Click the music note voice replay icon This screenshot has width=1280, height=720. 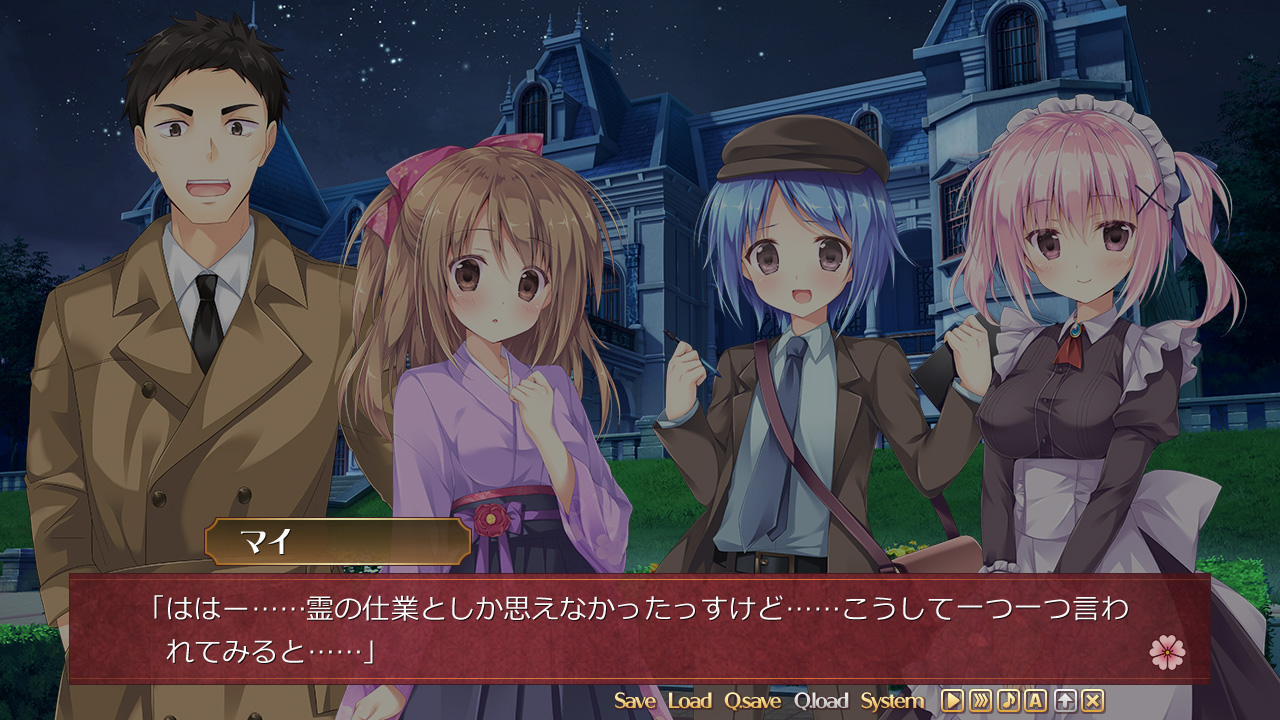tap(1008, 701)
